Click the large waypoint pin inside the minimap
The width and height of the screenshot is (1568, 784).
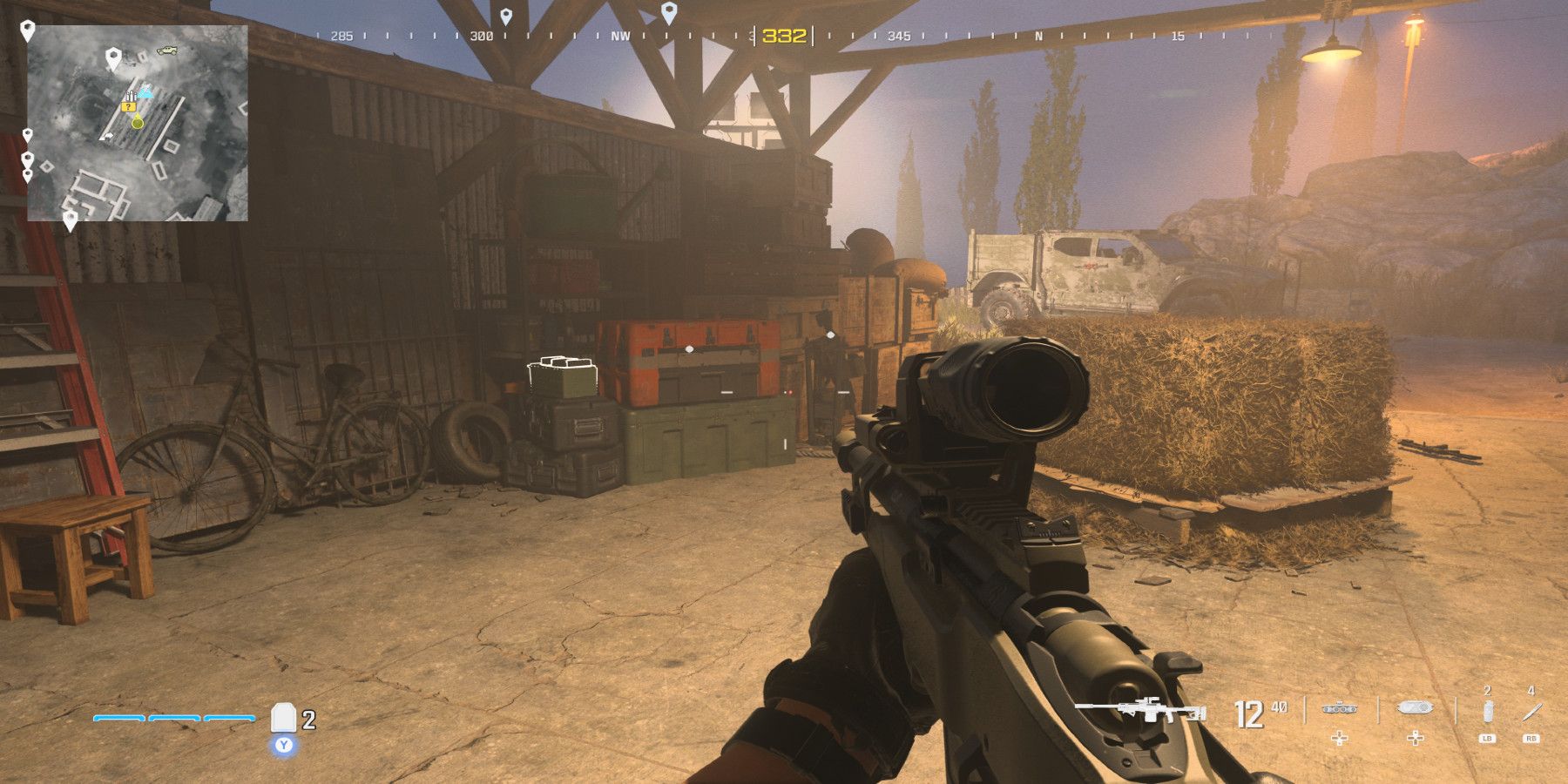click(113, 59)
